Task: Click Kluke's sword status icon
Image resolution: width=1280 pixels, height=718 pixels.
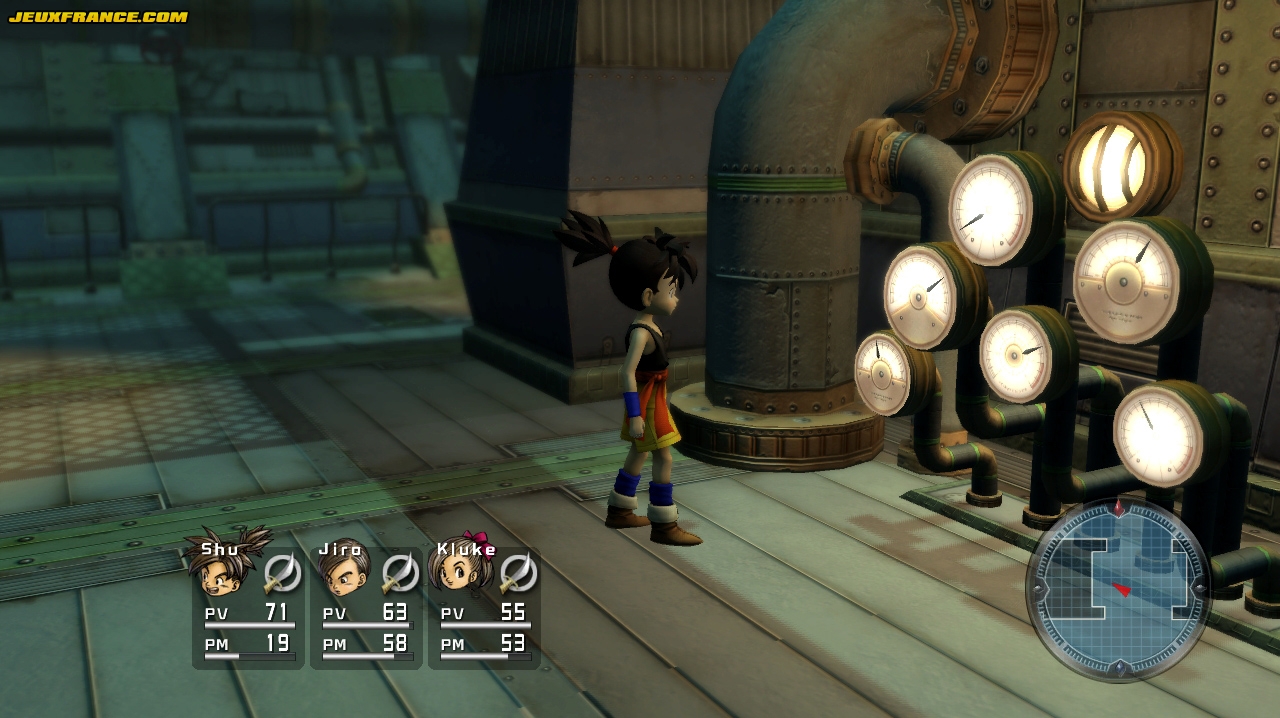Action: coord(518,573)
